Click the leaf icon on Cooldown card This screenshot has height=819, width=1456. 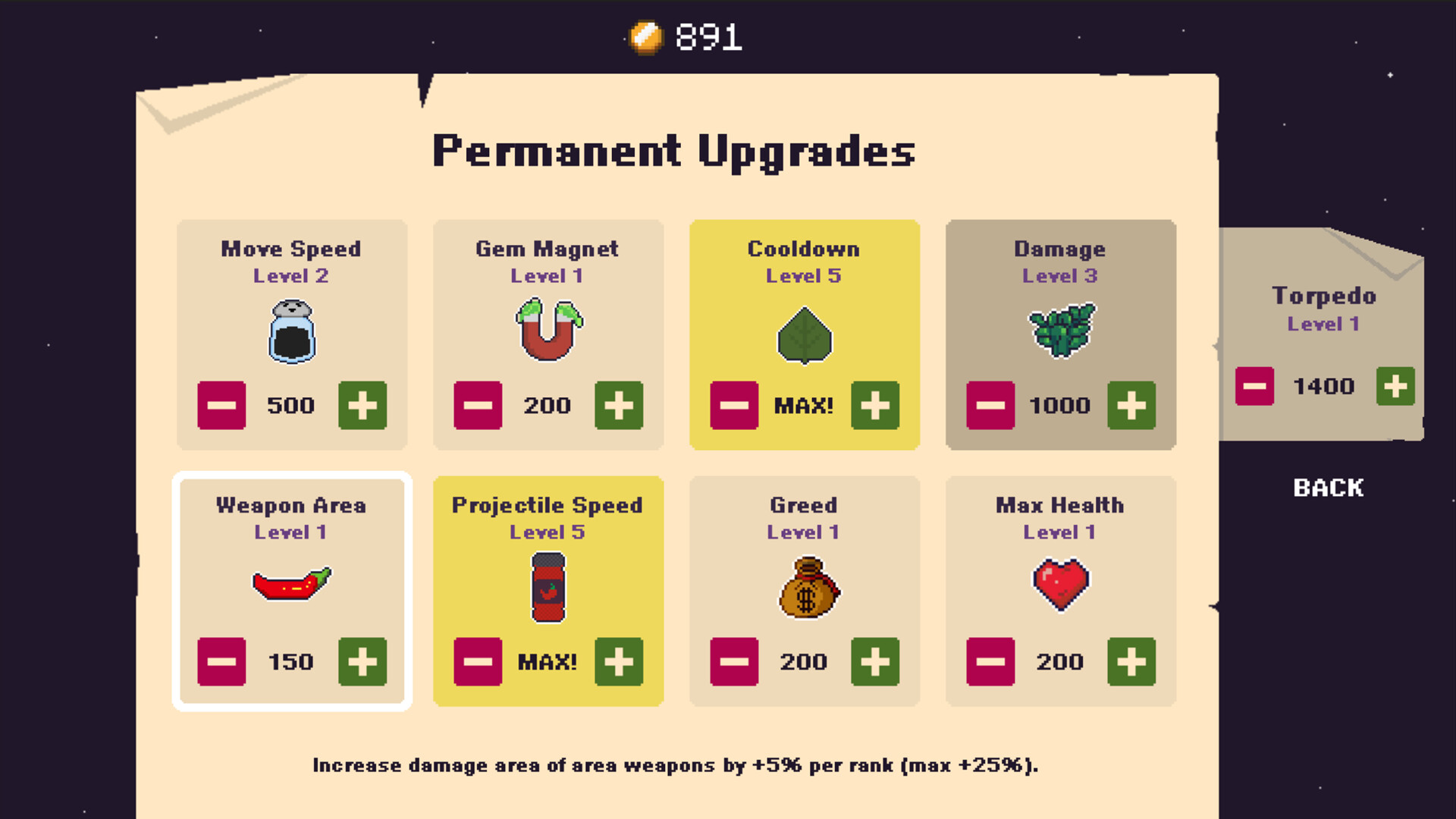click(x=804, y=336)
